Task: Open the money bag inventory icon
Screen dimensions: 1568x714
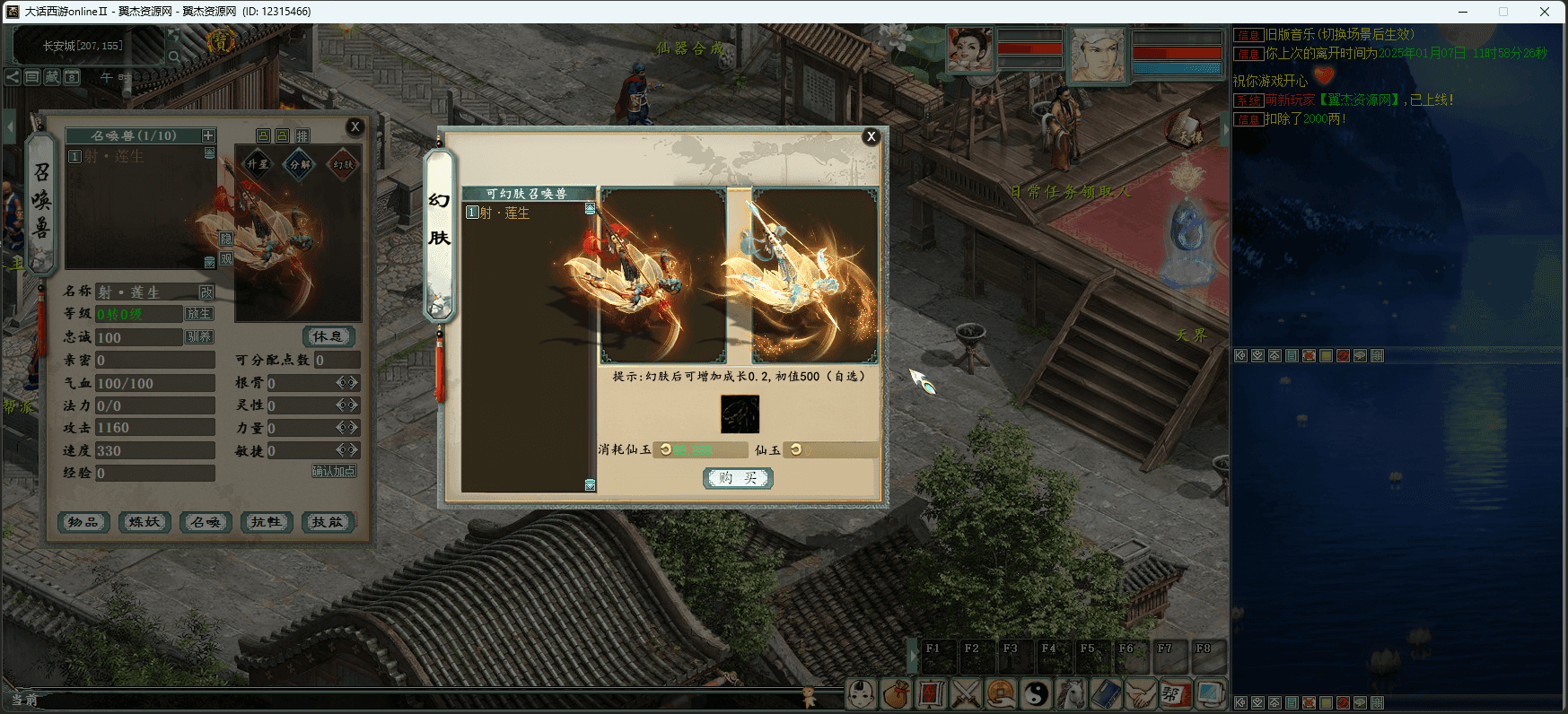Action: coord(896,693)
